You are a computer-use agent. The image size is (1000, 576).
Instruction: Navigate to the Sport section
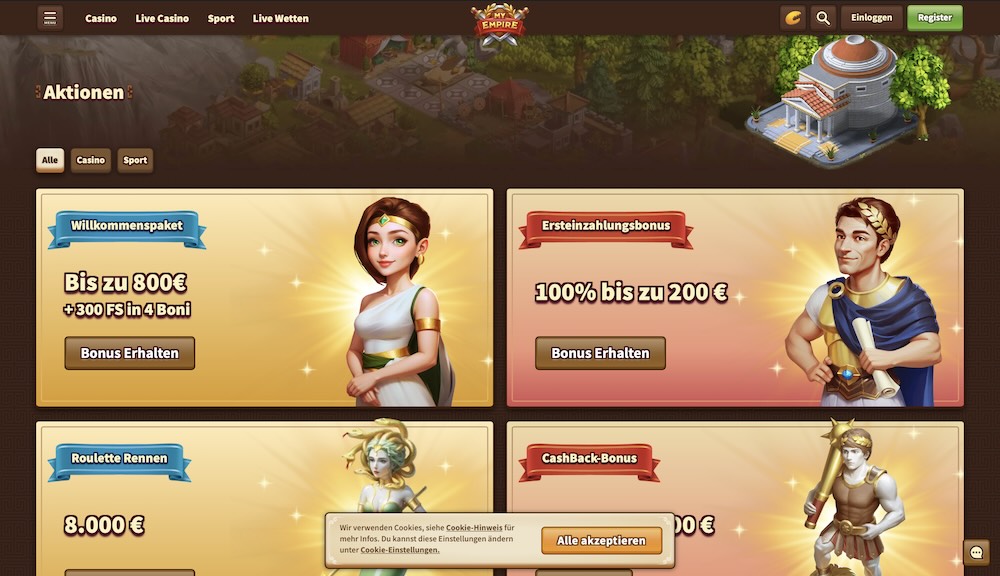click(221, 18)
